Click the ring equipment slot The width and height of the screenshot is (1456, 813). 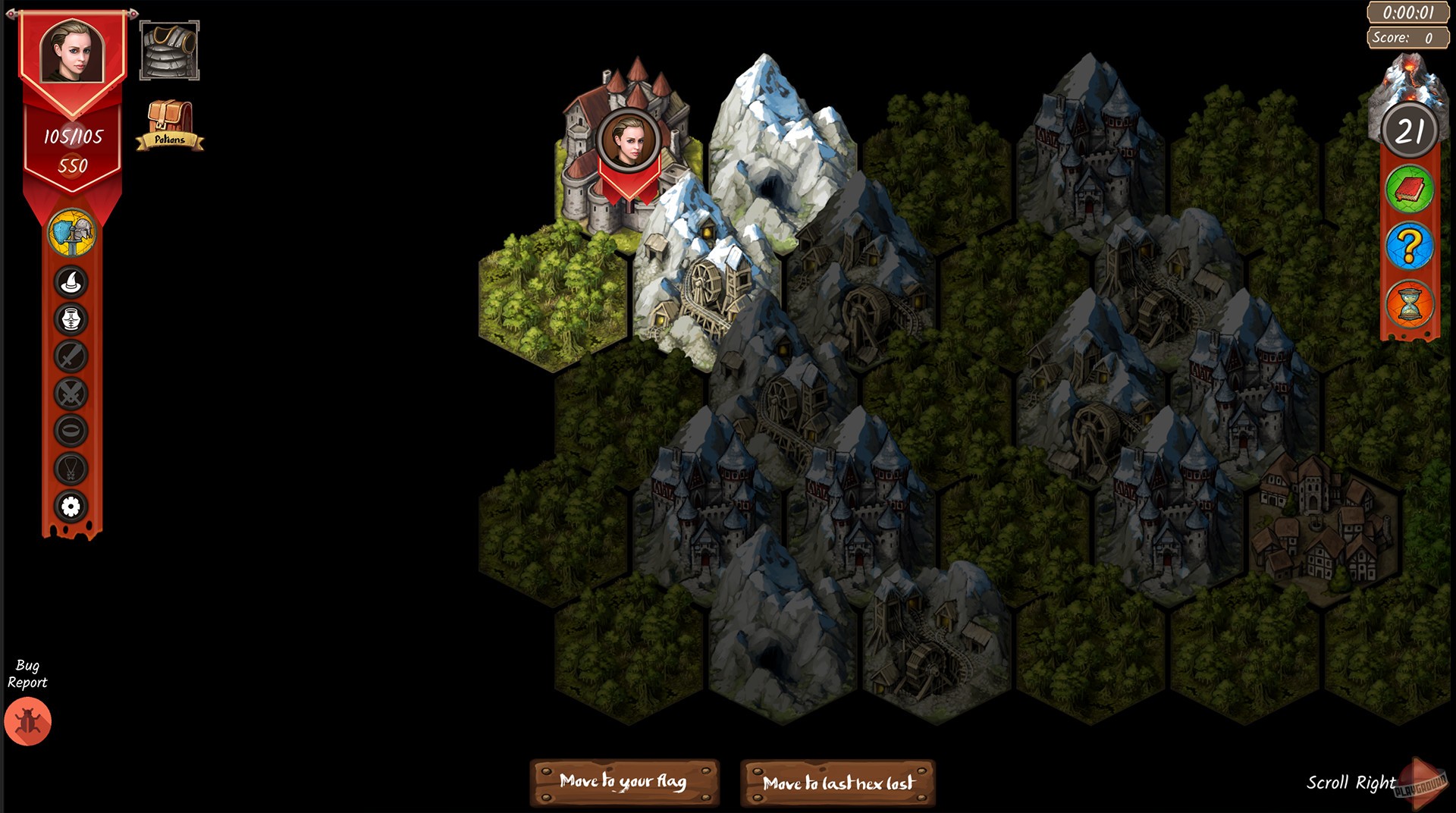(71, 431)
